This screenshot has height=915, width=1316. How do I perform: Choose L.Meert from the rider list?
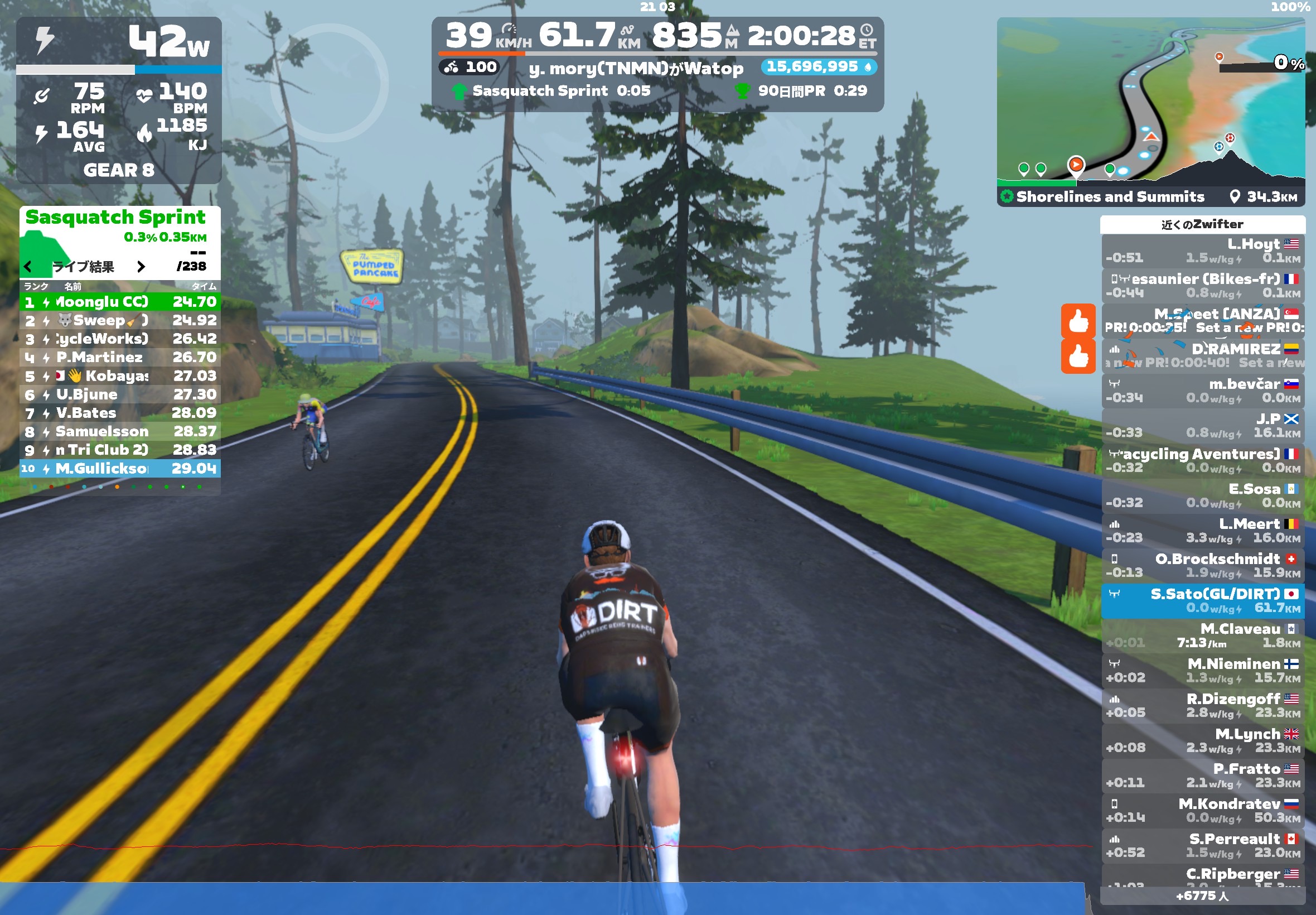pyautogui.click(x=1202, y=531)
